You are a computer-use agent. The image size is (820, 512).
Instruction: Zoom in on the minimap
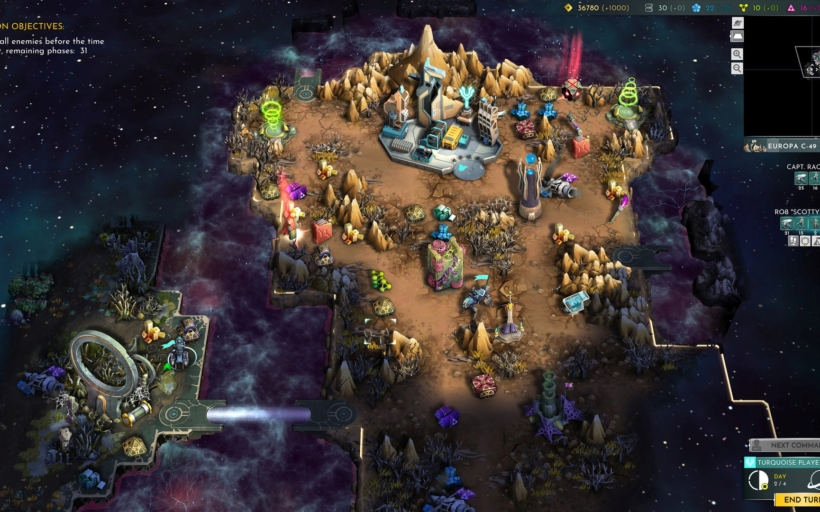point(737,54)
